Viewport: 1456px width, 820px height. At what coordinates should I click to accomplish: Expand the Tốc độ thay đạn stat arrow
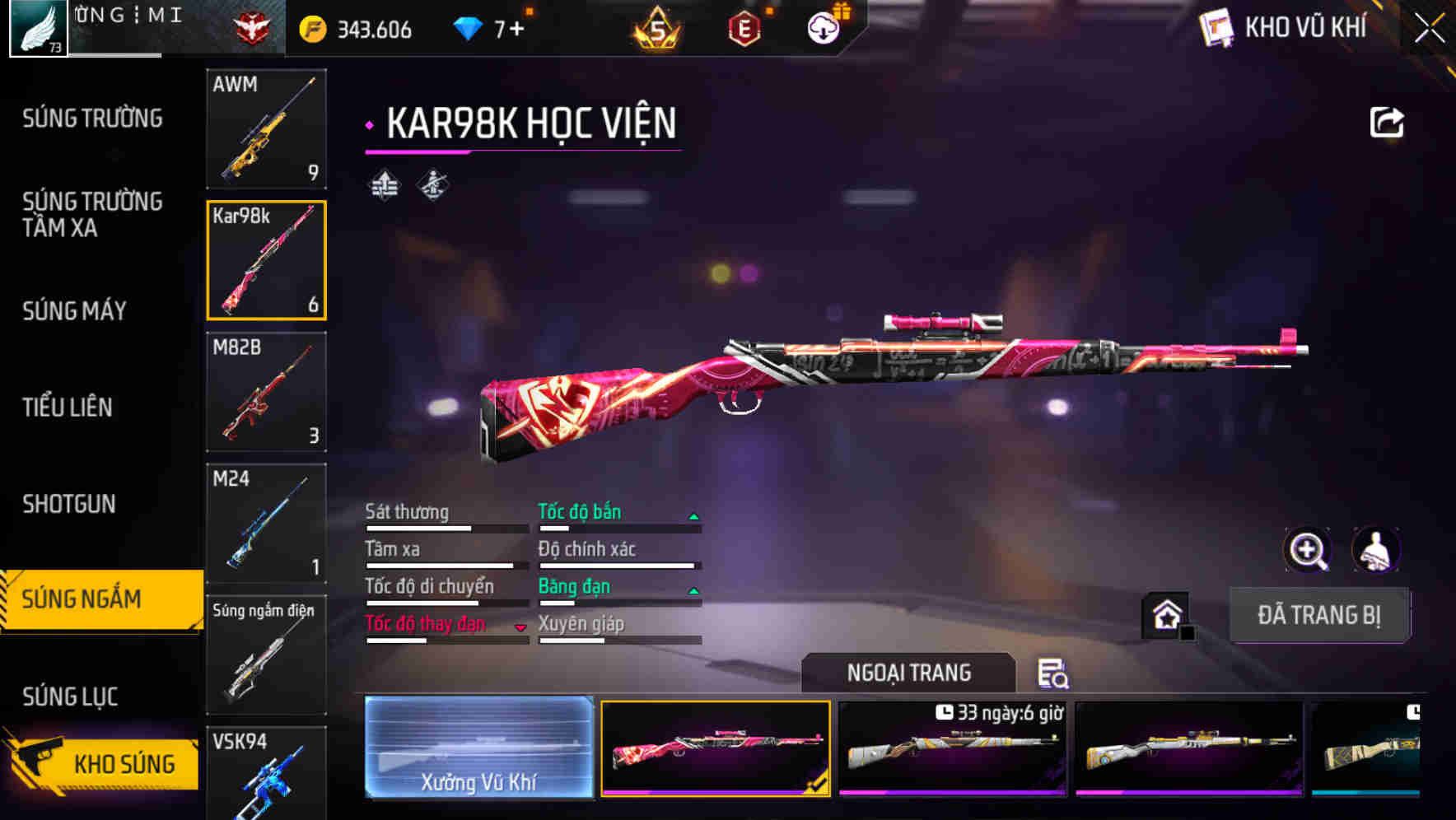point(520,627)
